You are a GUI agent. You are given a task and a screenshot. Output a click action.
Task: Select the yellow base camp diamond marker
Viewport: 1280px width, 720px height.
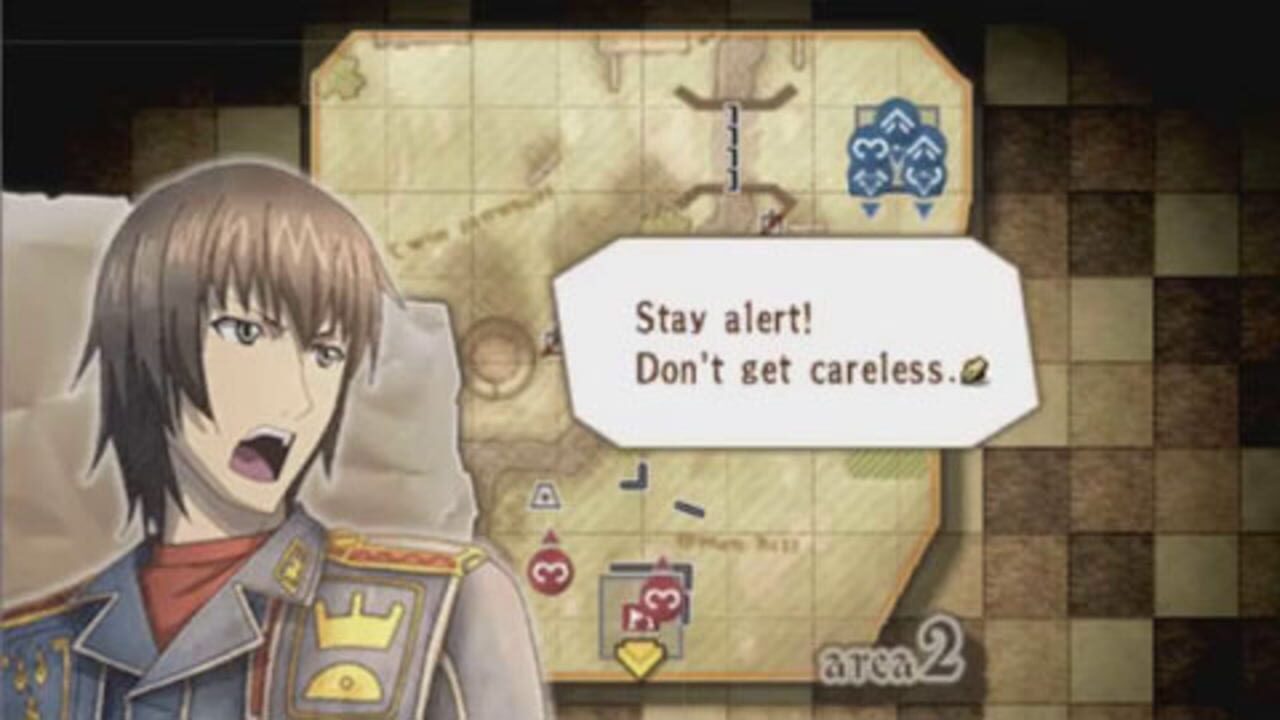pyautogui.click(x=638, y=655)
